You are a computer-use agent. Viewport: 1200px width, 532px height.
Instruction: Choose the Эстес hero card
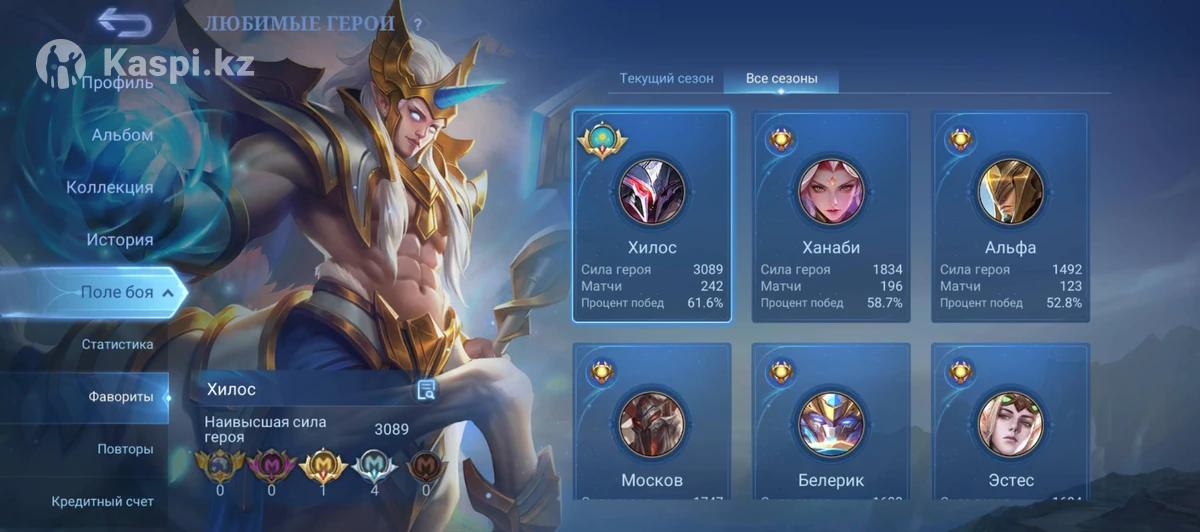(x=1010, y=422)
